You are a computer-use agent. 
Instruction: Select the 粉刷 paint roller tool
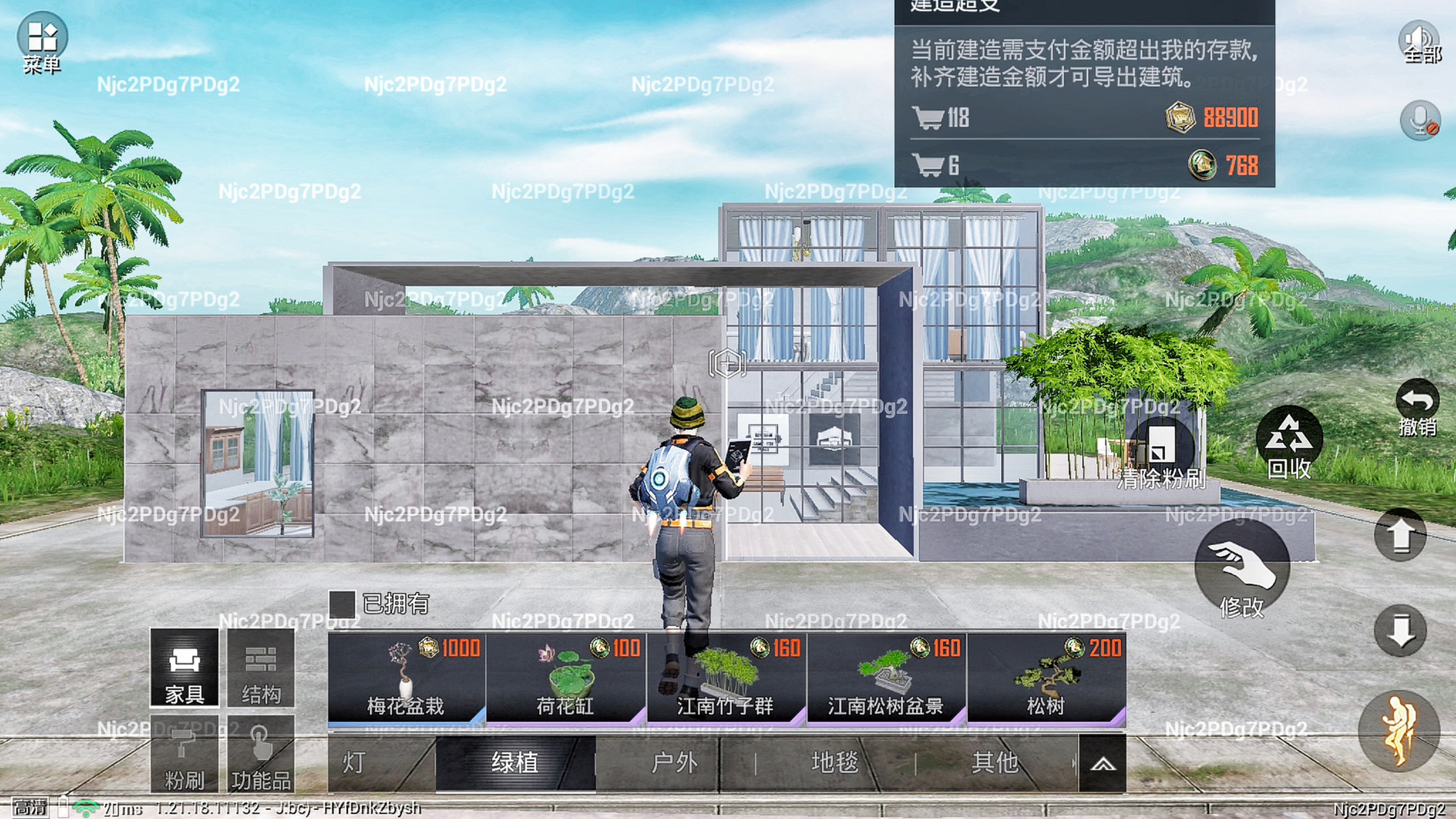(184, 755)
